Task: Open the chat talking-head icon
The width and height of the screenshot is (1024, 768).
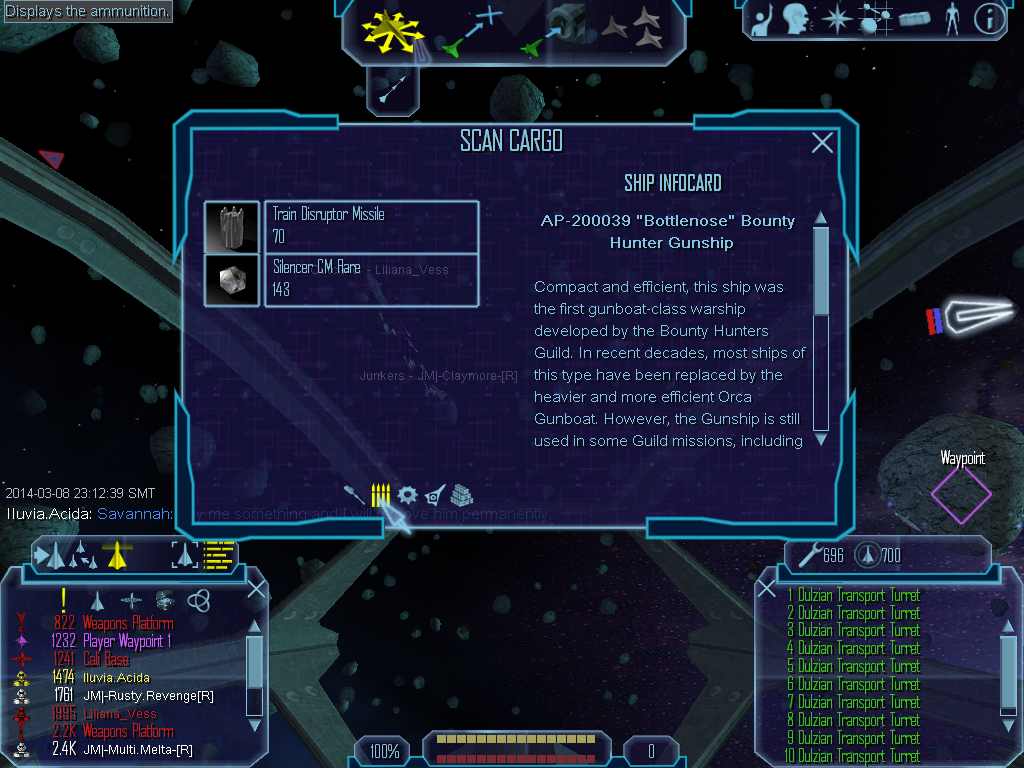Action: [796, 18]
